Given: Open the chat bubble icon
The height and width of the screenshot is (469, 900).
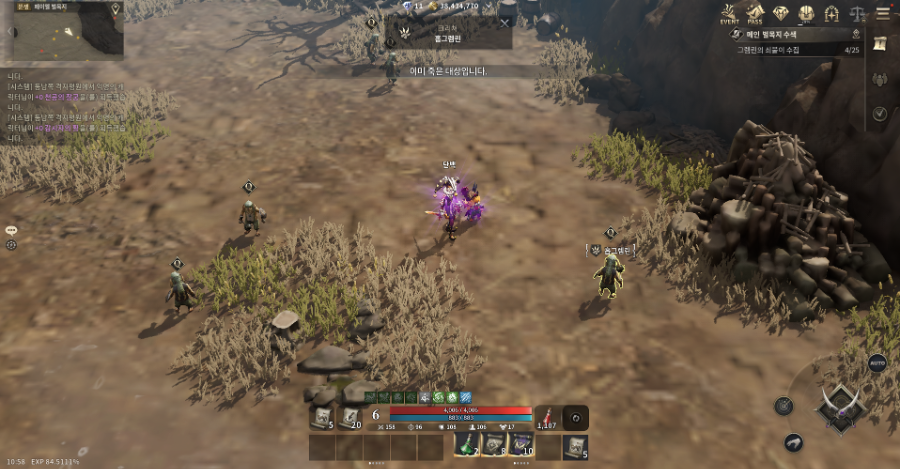Looking at the screenshot, I should pyautogui.click(x=11, y=230).
